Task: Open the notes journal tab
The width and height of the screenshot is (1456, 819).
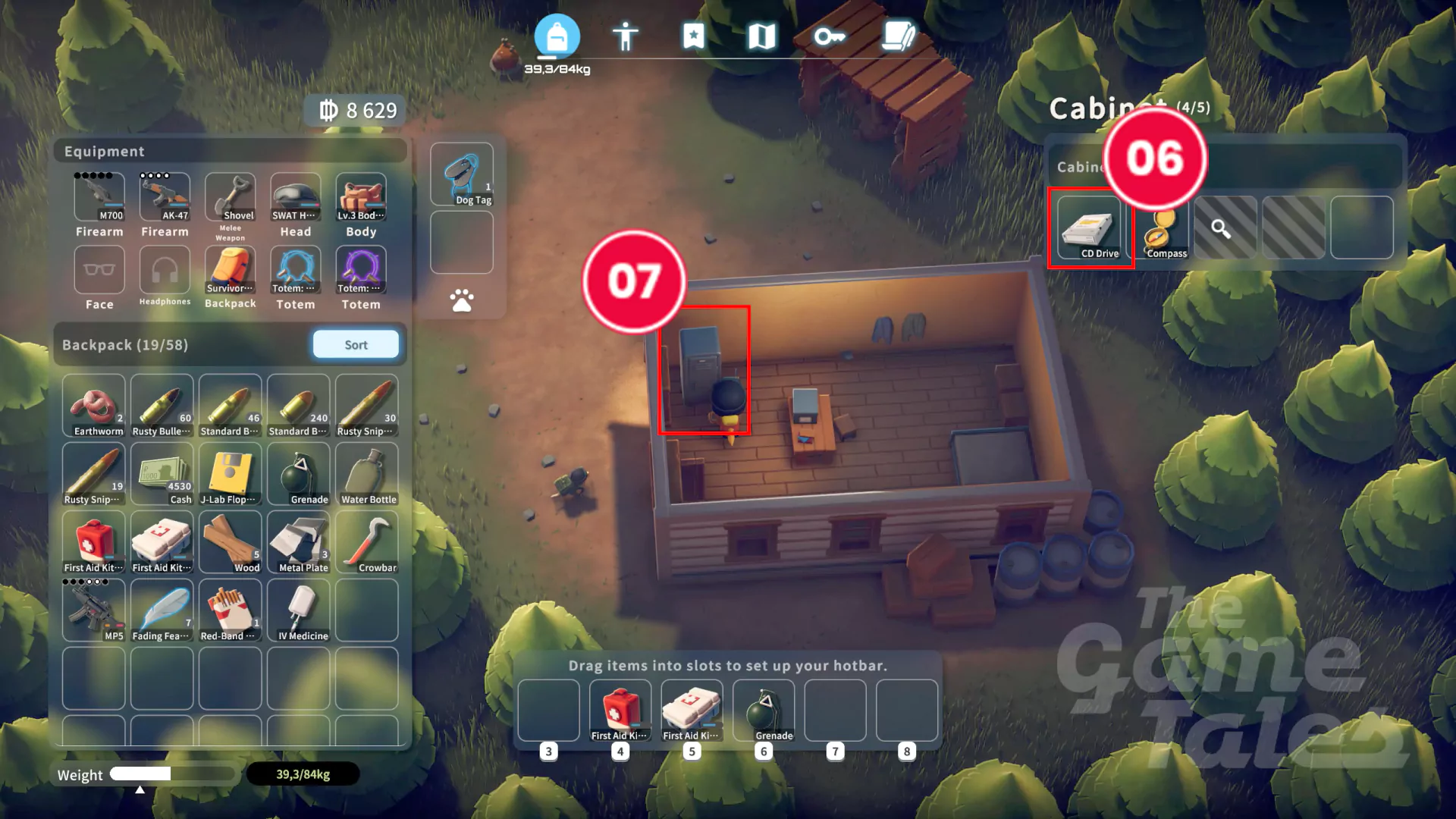Action: pos(899,36)
